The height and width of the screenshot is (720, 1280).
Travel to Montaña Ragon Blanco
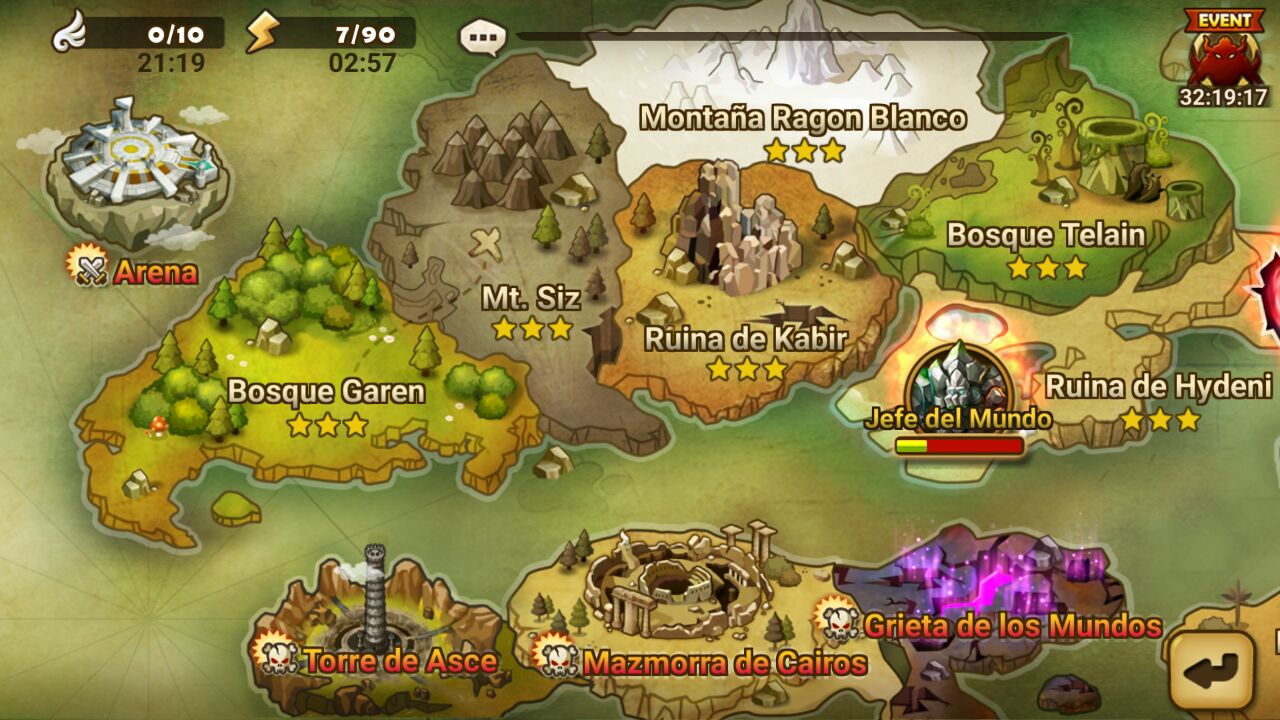(x=802, y=118)
